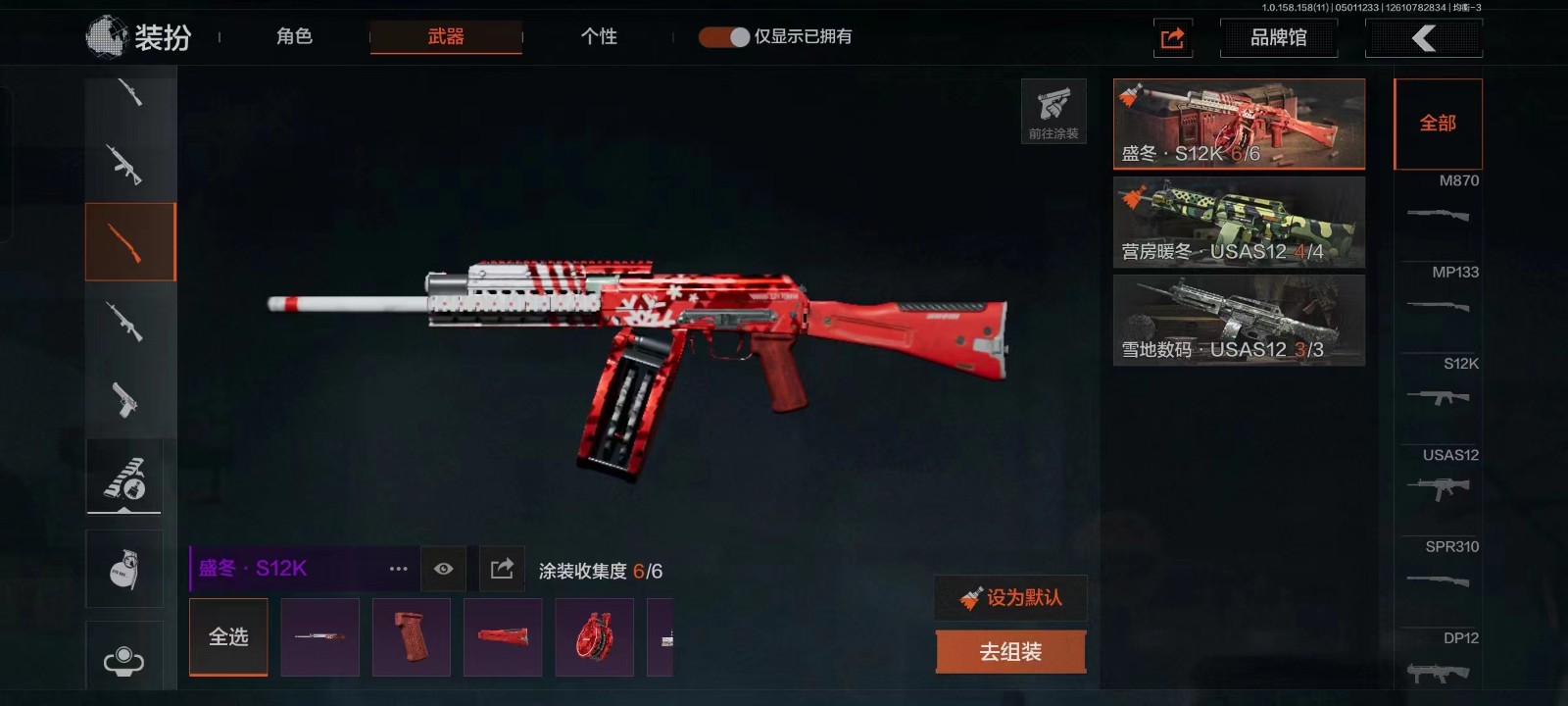Open the 个性 tab
Screen dimensions: 1568x706
(x=599, y=37)
